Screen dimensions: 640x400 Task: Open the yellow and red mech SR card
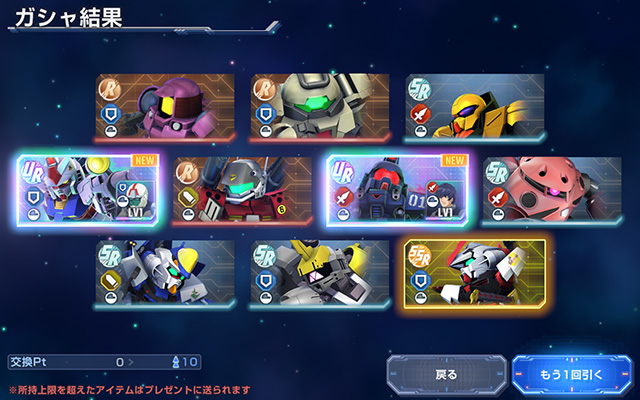475,107
